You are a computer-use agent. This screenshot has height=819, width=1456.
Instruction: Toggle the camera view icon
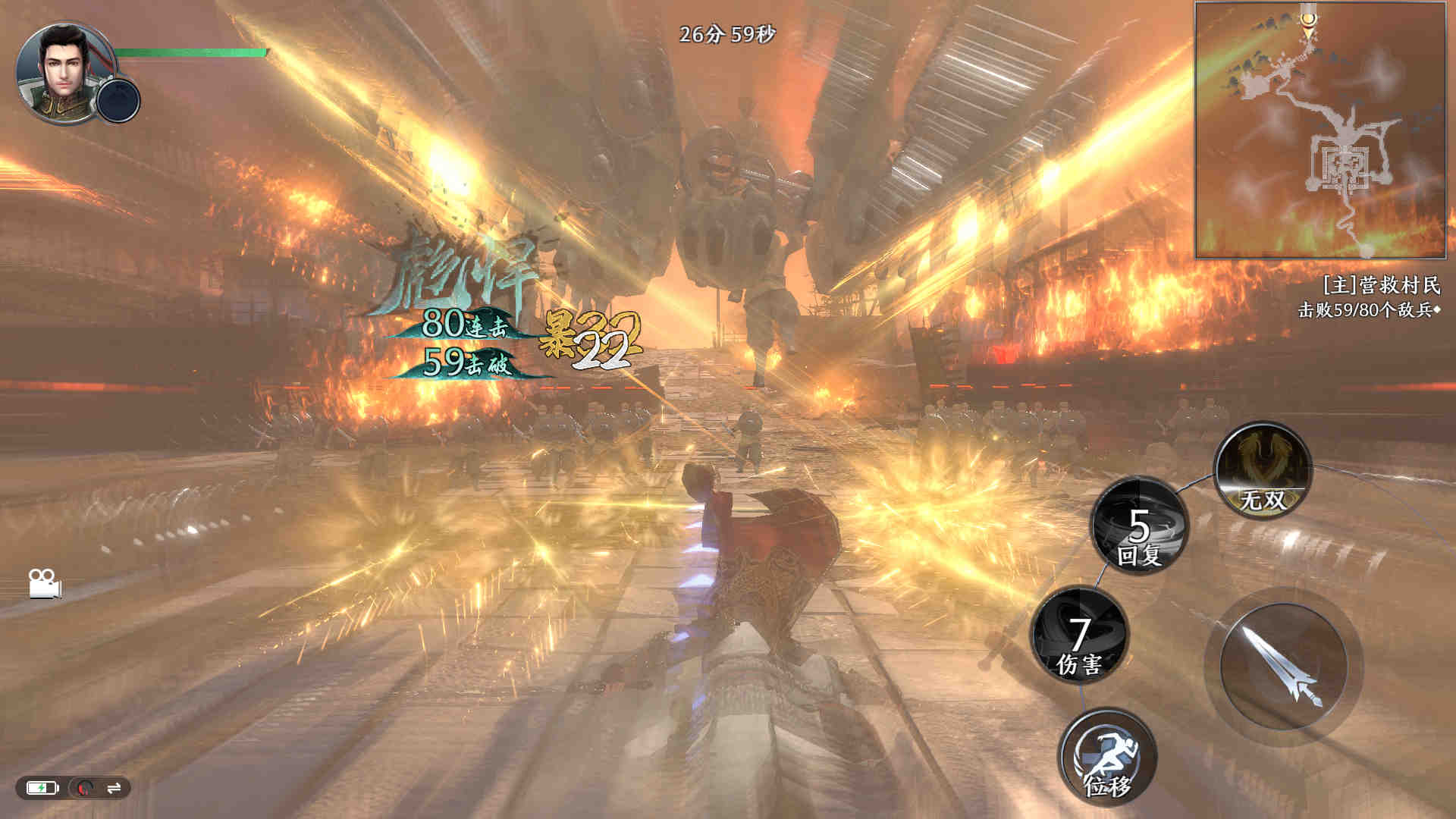click(x=45, y=583)
